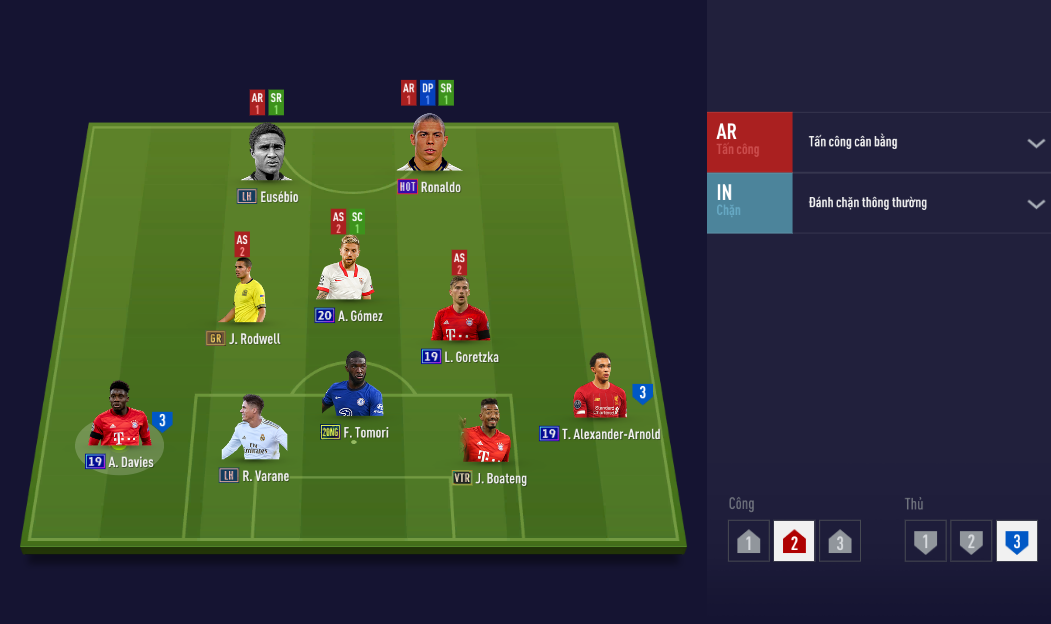Viewport: 1051px width, 624px height.
Task: Set Thủ defense level to 3
Action: pyautogui.click(x=1016, y=542)
